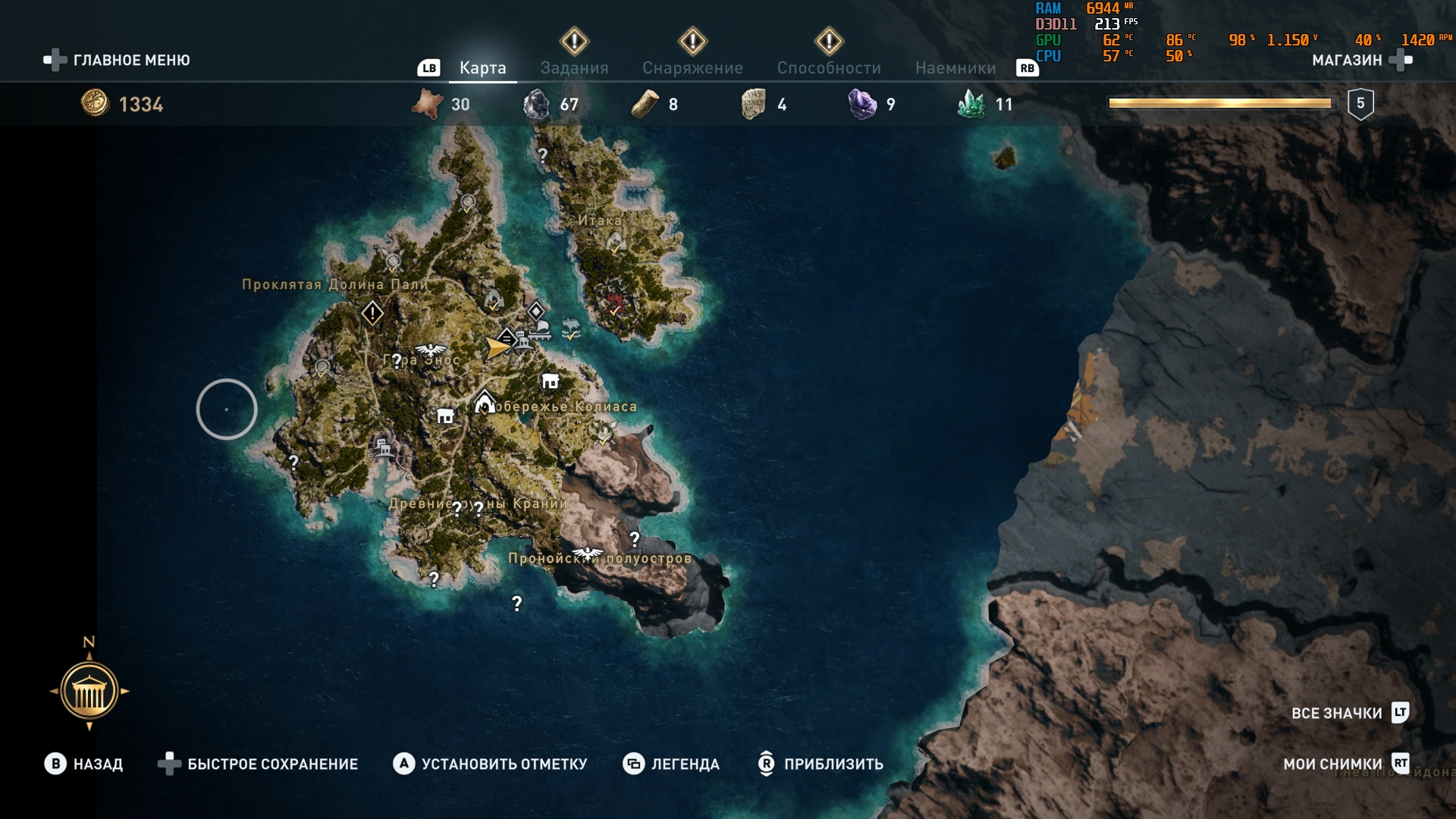Open the Снаряжение tab
Viewport: 1456px width, 819px height.
pos(692,68)
